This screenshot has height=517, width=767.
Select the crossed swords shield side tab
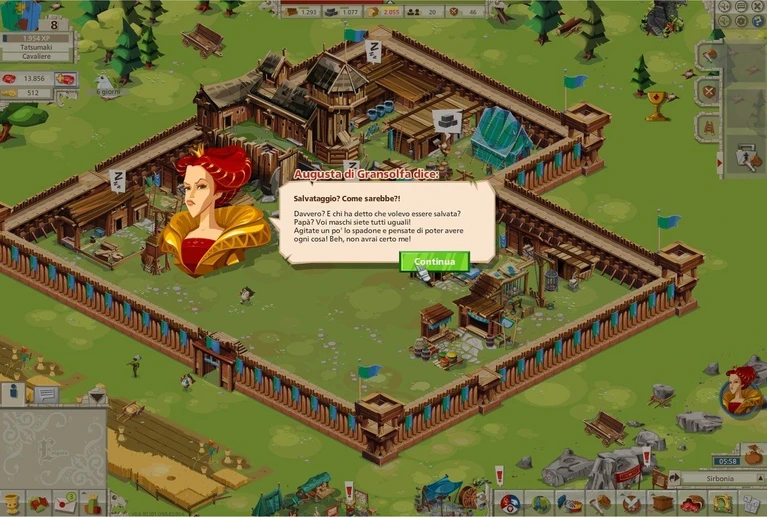(708, 91)
